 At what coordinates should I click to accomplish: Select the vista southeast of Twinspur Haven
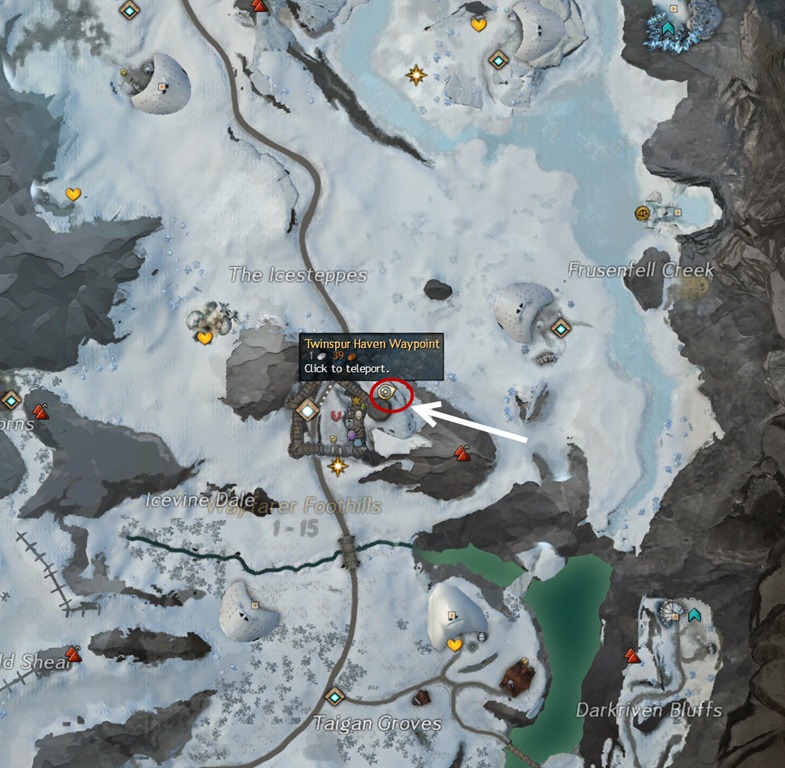click(x=462, y=453)
